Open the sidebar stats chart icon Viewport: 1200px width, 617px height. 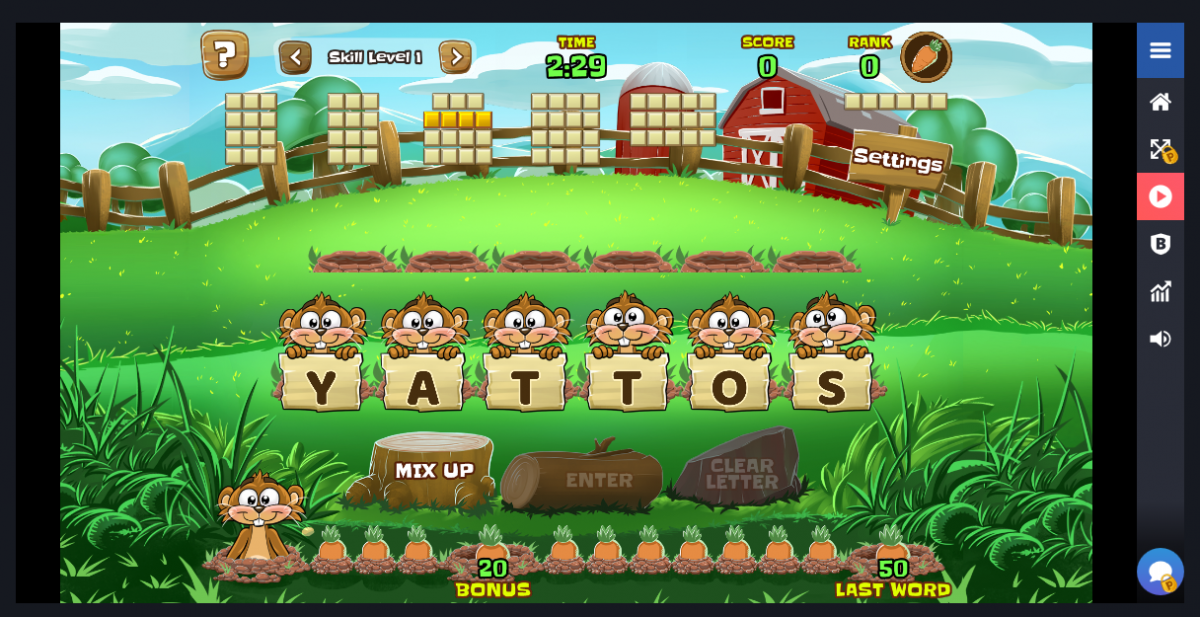(1160, 291)
